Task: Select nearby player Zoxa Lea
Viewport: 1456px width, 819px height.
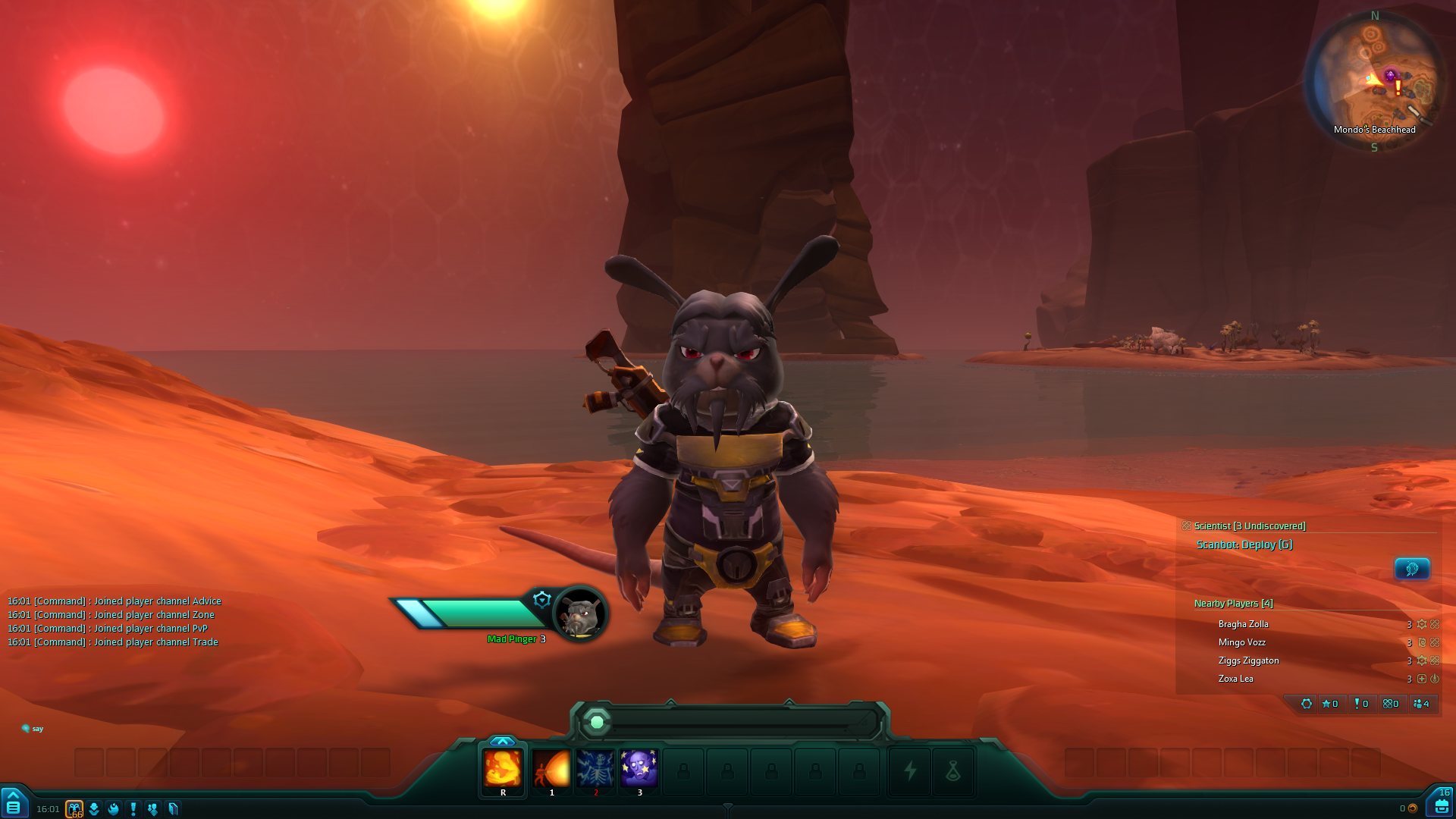Action: pyautogui.click(x=1236, y=679)
